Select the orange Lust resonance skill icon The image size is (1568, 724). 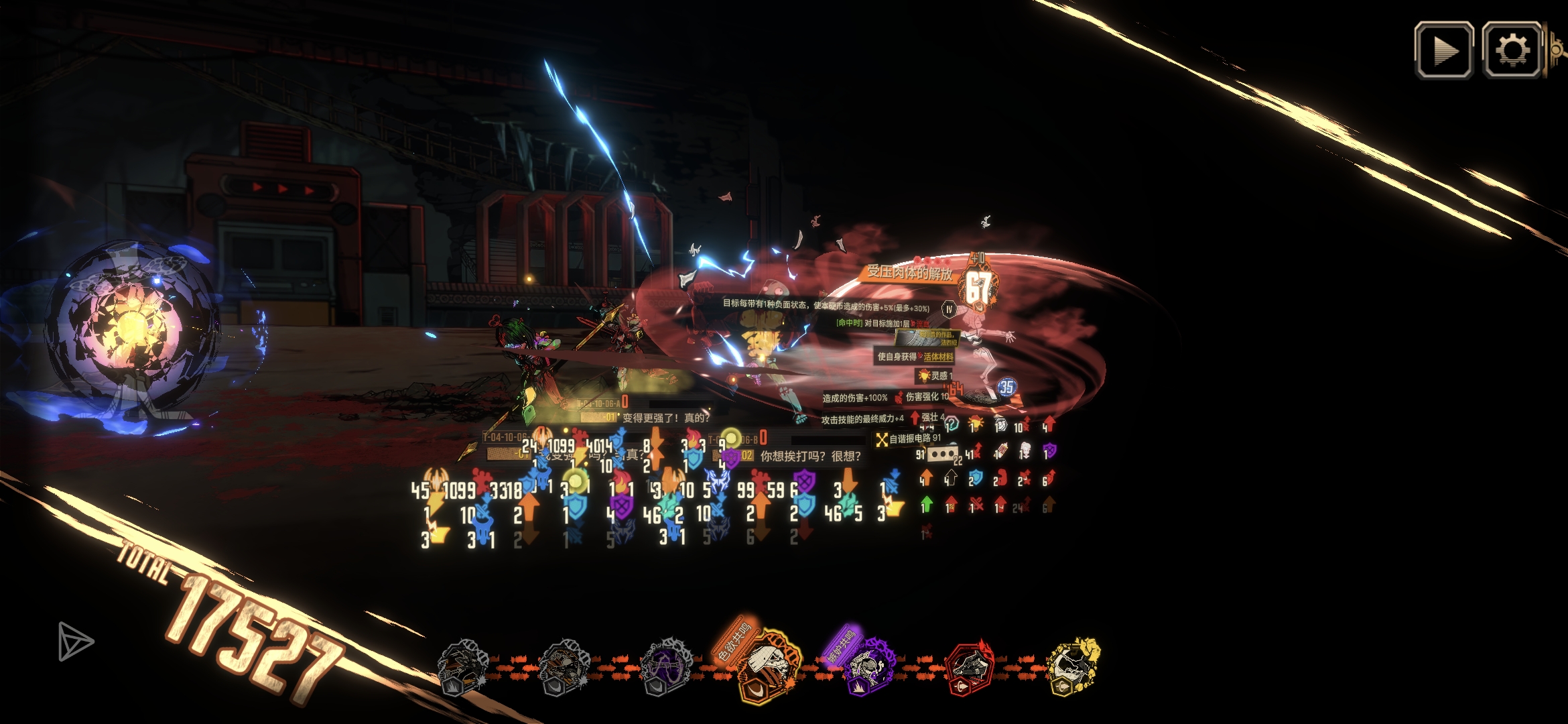click(771, 666)
